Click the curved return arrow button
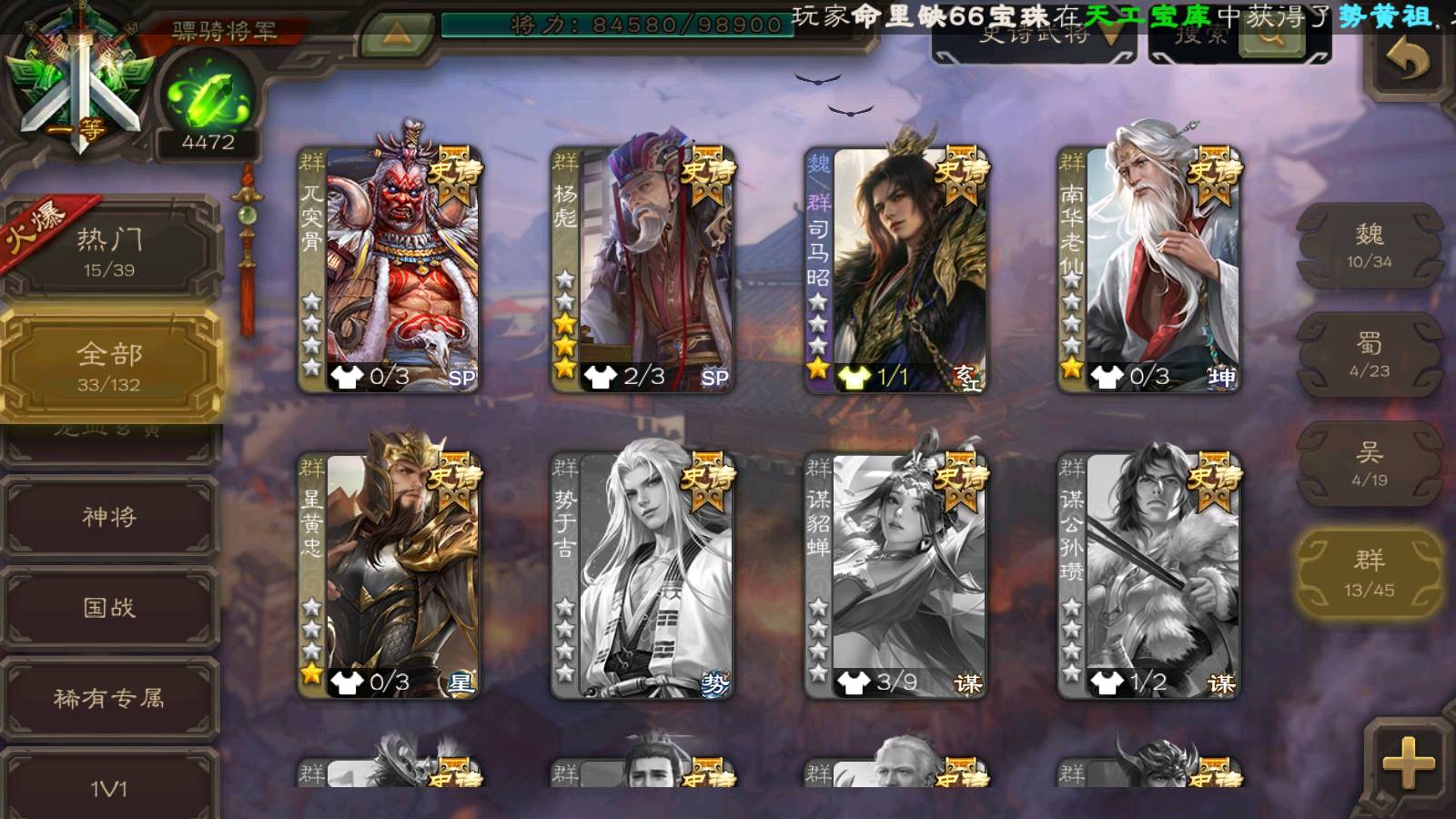Viewport: 1456px width, 819px height. point(1407,61)
